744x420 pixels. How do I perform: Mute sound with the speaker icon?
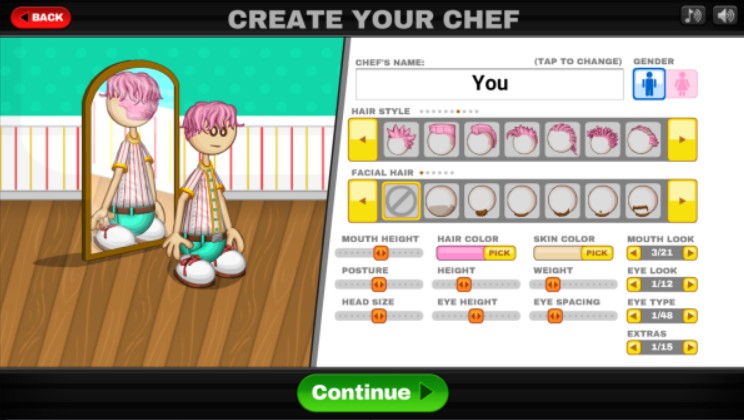tap(723, 15)
